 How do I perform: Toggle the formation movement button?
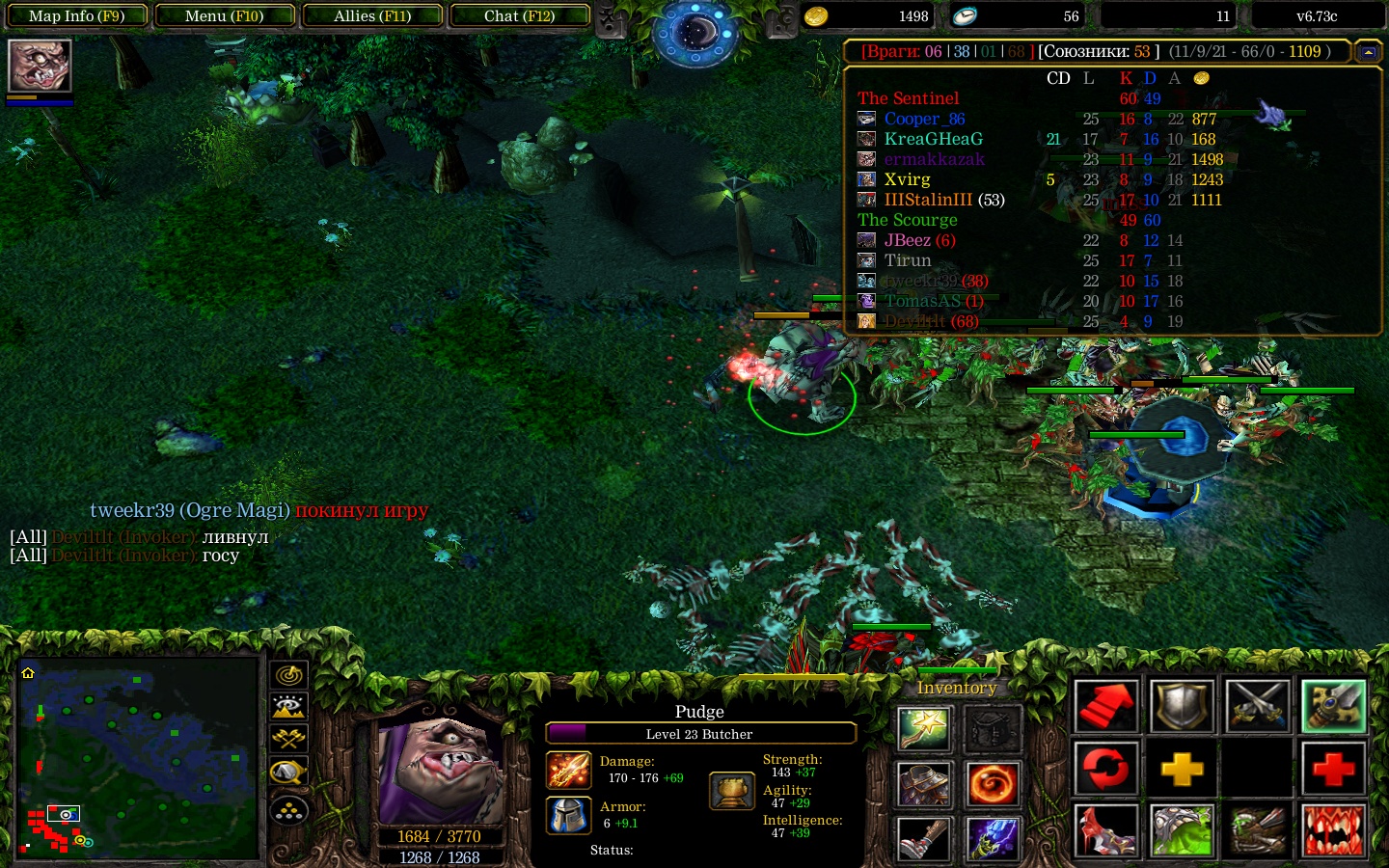pyautogui.click(x=289, y=810)
